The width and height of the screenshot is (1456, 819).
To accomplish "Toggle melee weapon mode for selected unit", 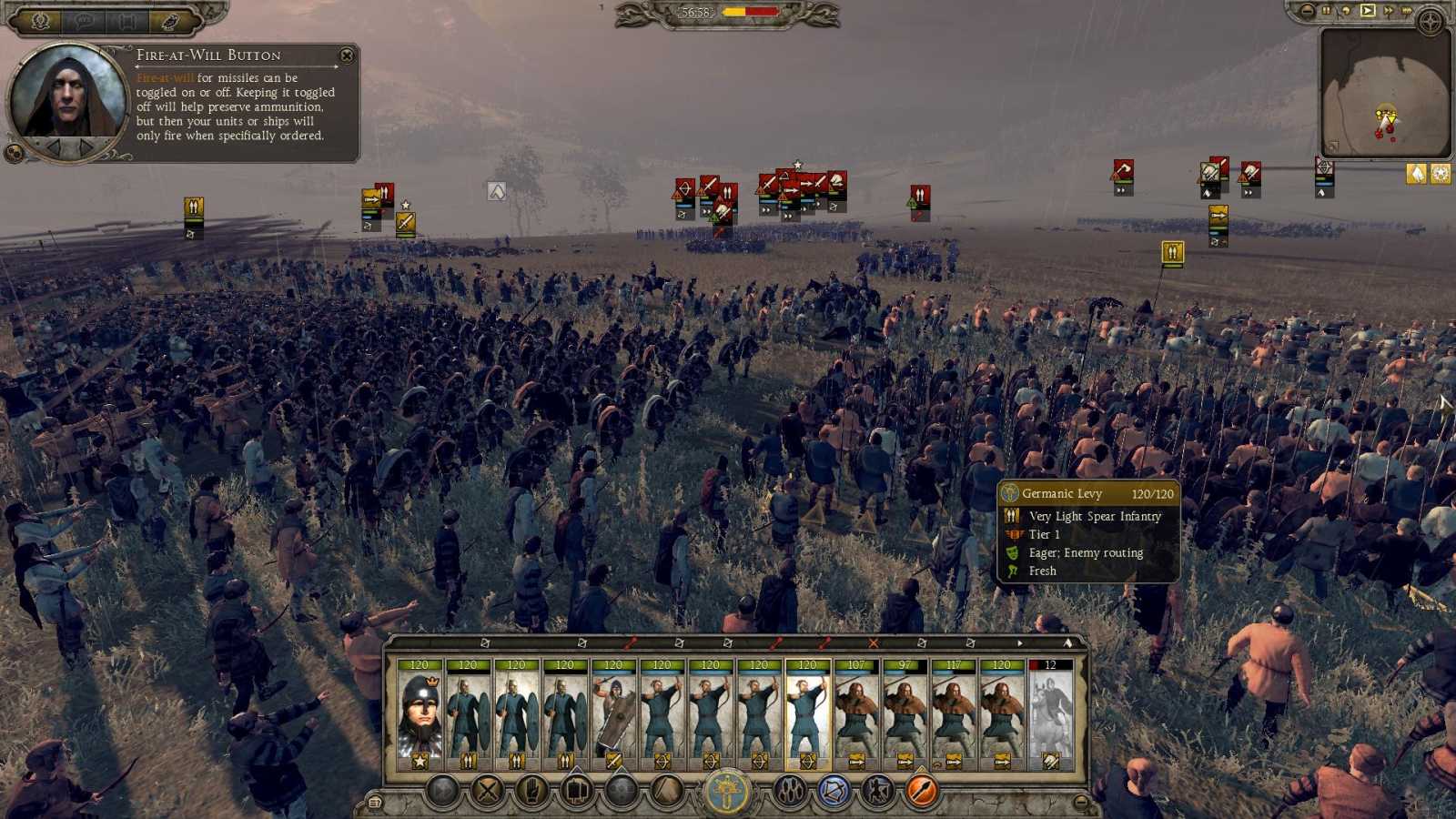I will click(664, 788).
